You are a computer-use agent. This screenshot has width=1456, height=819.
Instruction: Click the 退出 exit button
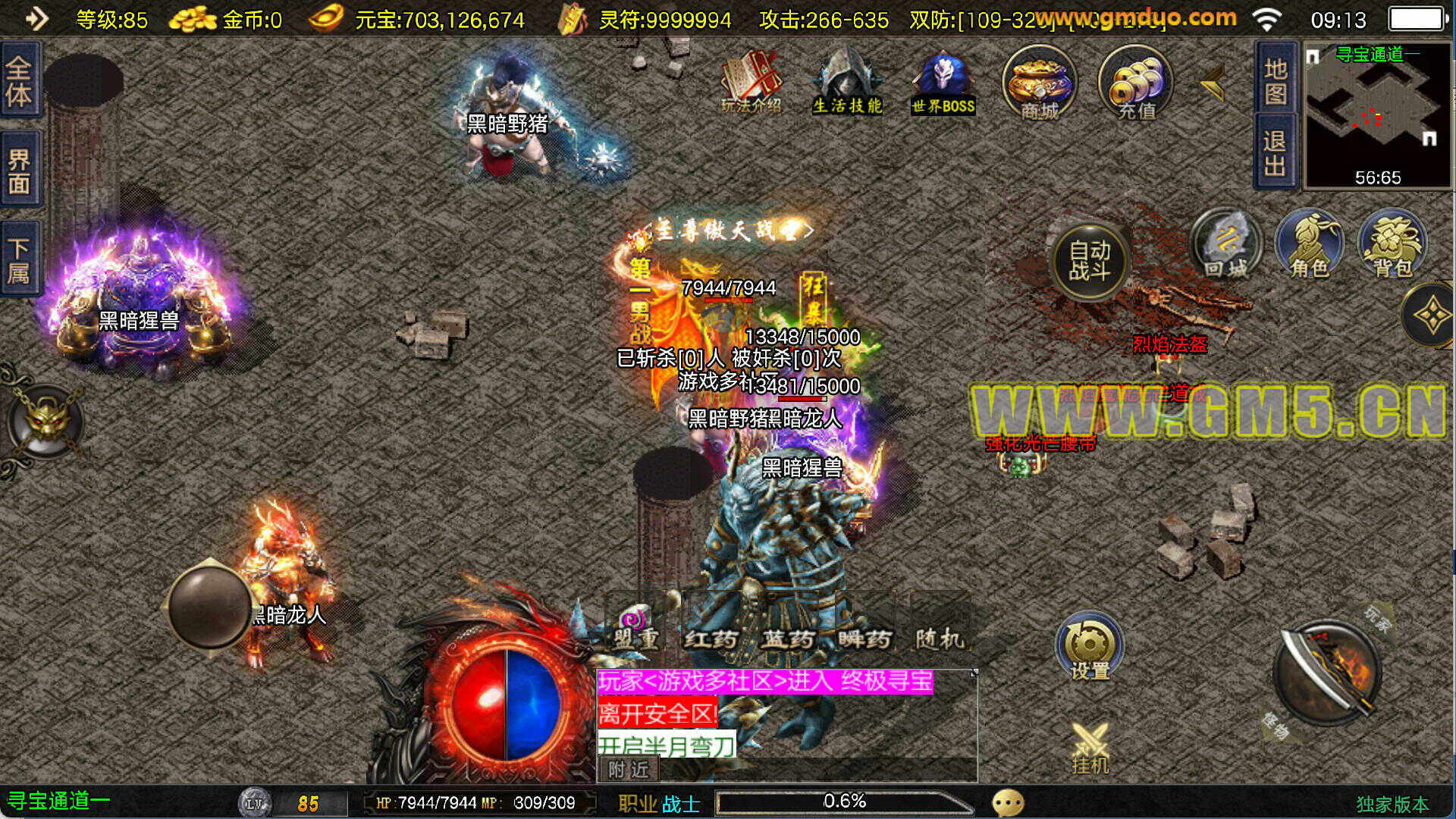(x=1276, y=153)
